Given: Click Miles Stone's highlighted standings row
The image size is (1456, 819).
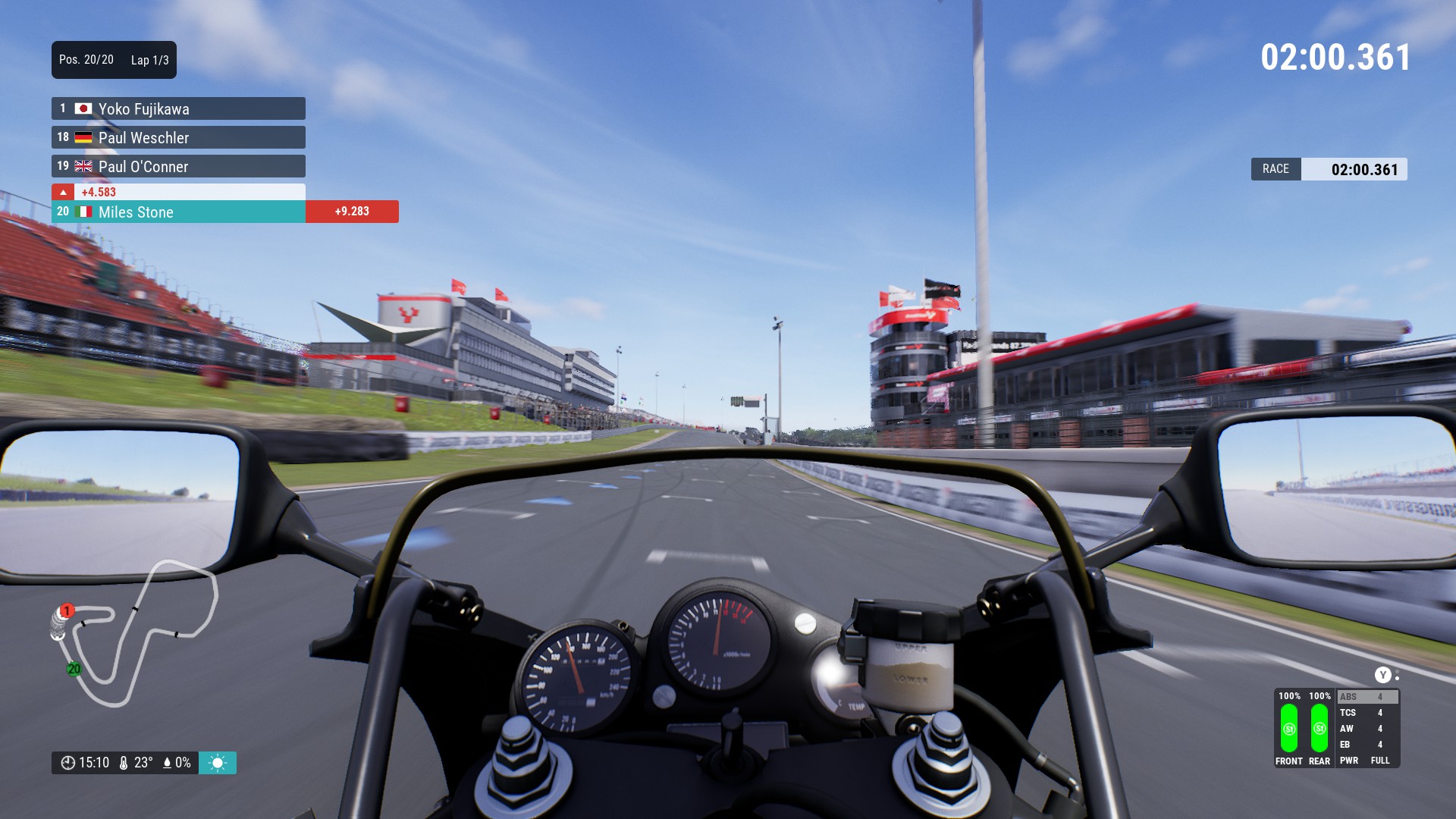Looking at the screenshot, I should [x=178, y=212].
